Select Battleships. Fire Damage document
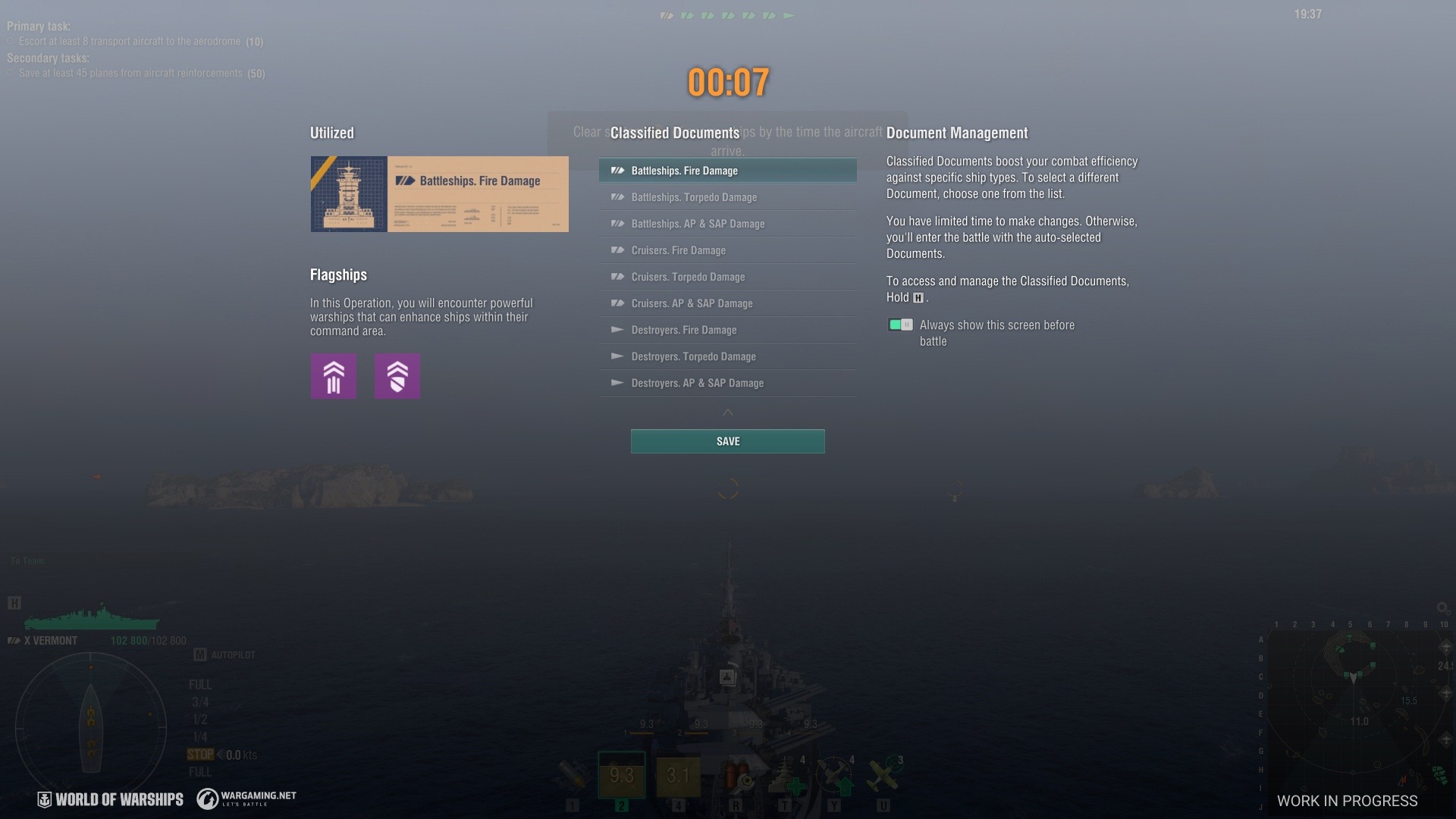The height and width of the screenshot is (819, 1456). (727, 171)
